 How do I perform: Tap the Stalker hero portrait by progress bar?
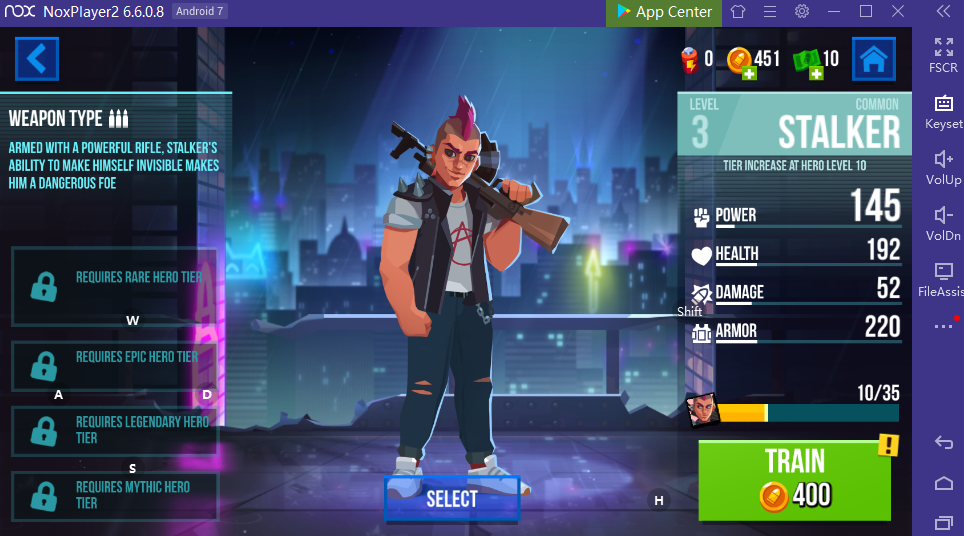703,409
